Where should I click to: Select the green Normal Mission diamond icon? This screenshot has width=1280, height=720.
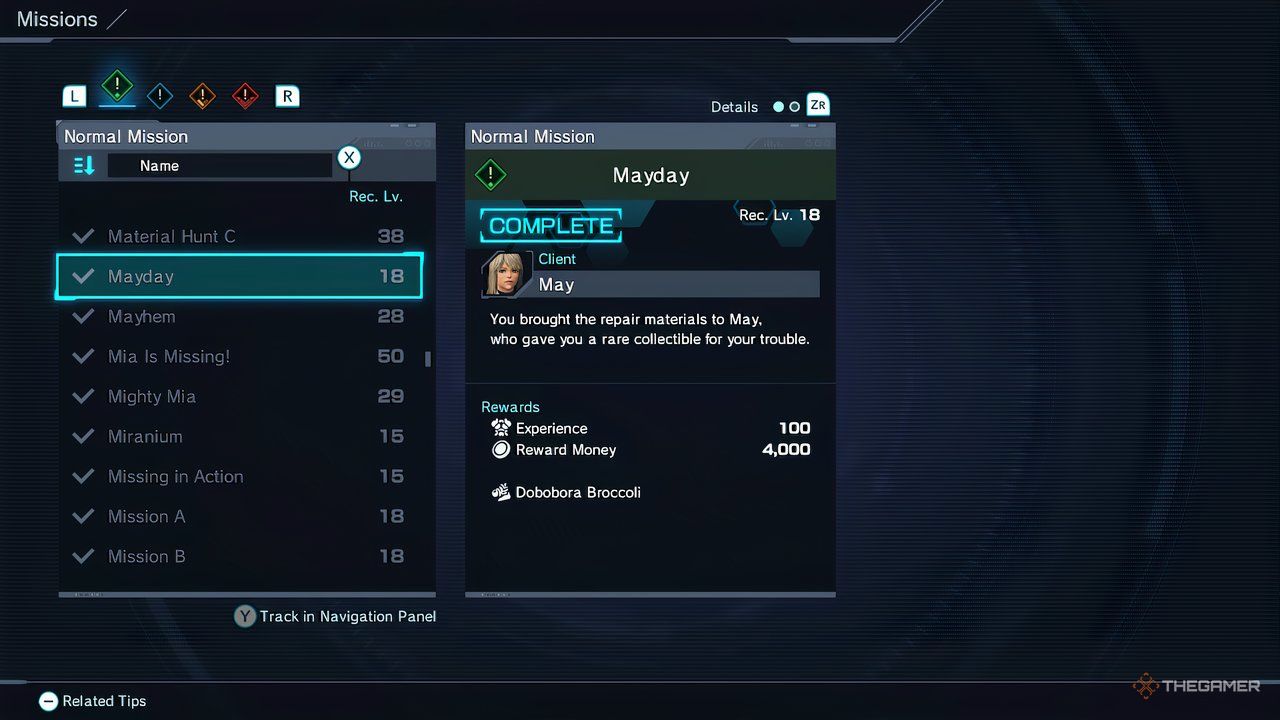click(x=117, y=89)
